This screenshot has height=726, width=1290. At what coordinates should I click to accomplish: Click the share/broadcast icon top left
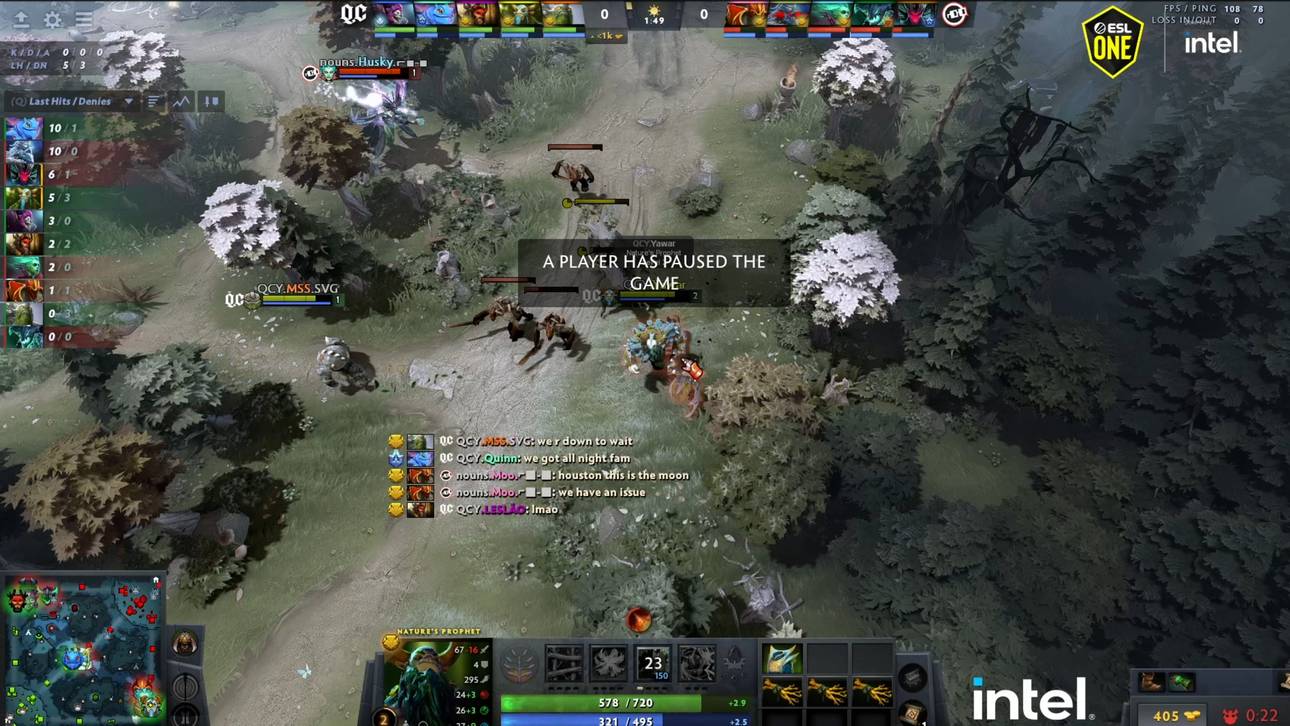(x=22, y=19)
